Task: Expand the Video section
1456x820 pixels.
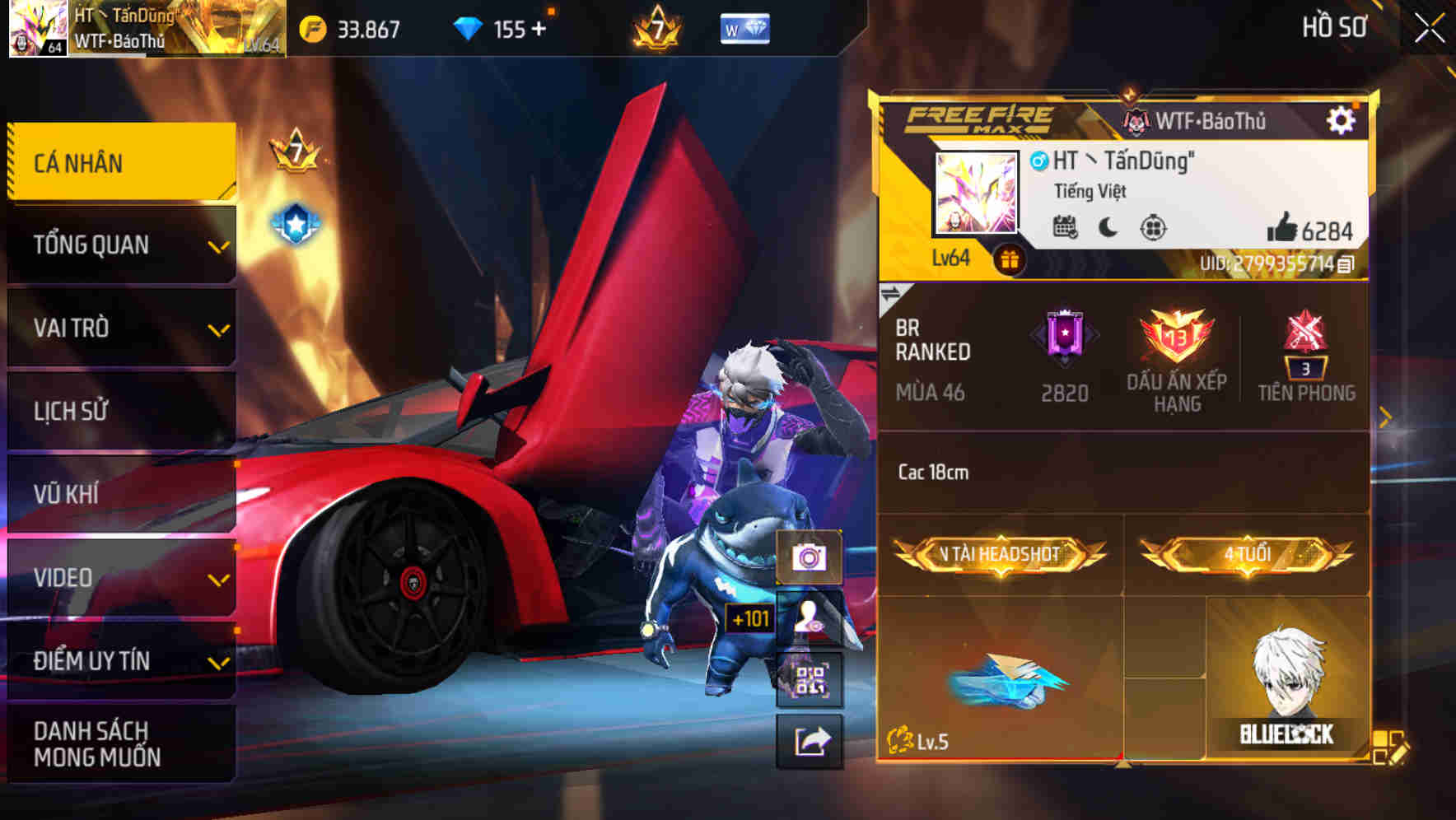Action: point(122,577)
